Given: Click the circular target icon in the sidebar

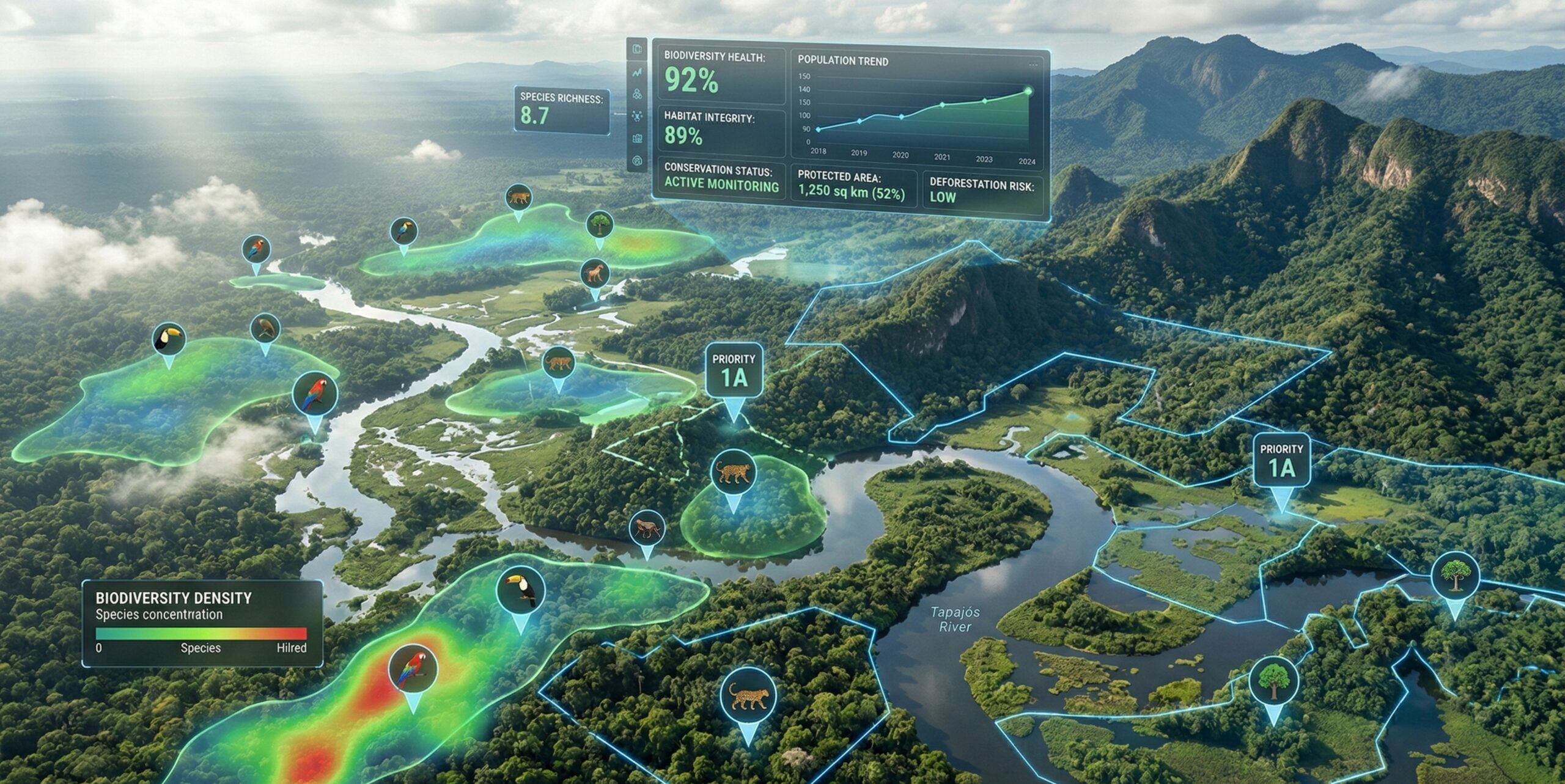Looking at the screenshot, I should click(x=637, y=161).
